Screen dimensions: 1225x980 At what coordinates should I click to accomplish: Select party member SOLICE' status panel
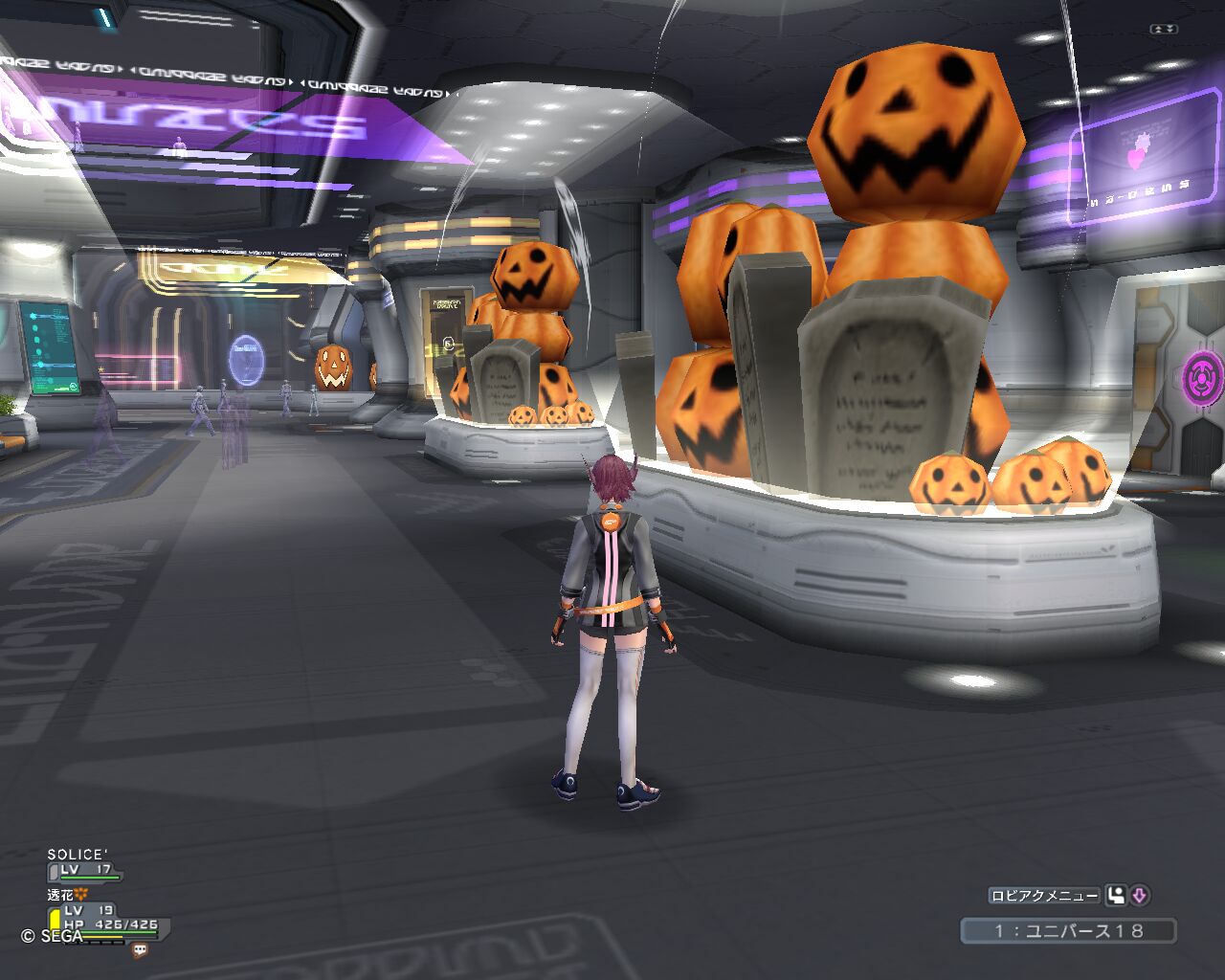(84, 863)
